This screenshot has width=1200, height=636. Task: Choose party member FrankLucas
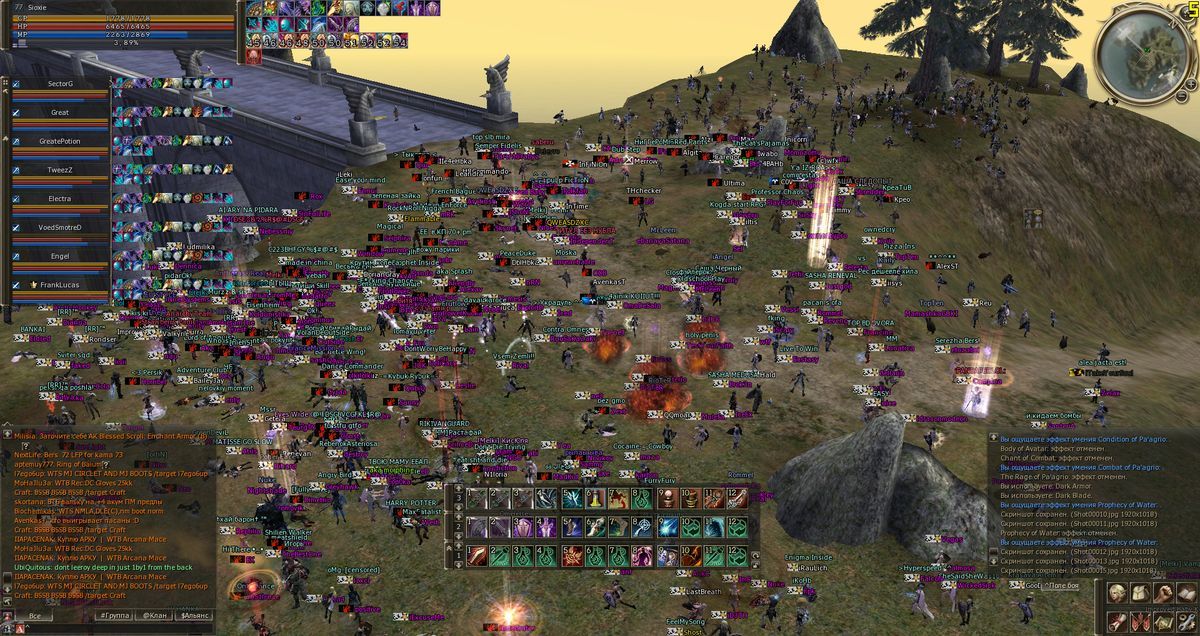point(60,285)
